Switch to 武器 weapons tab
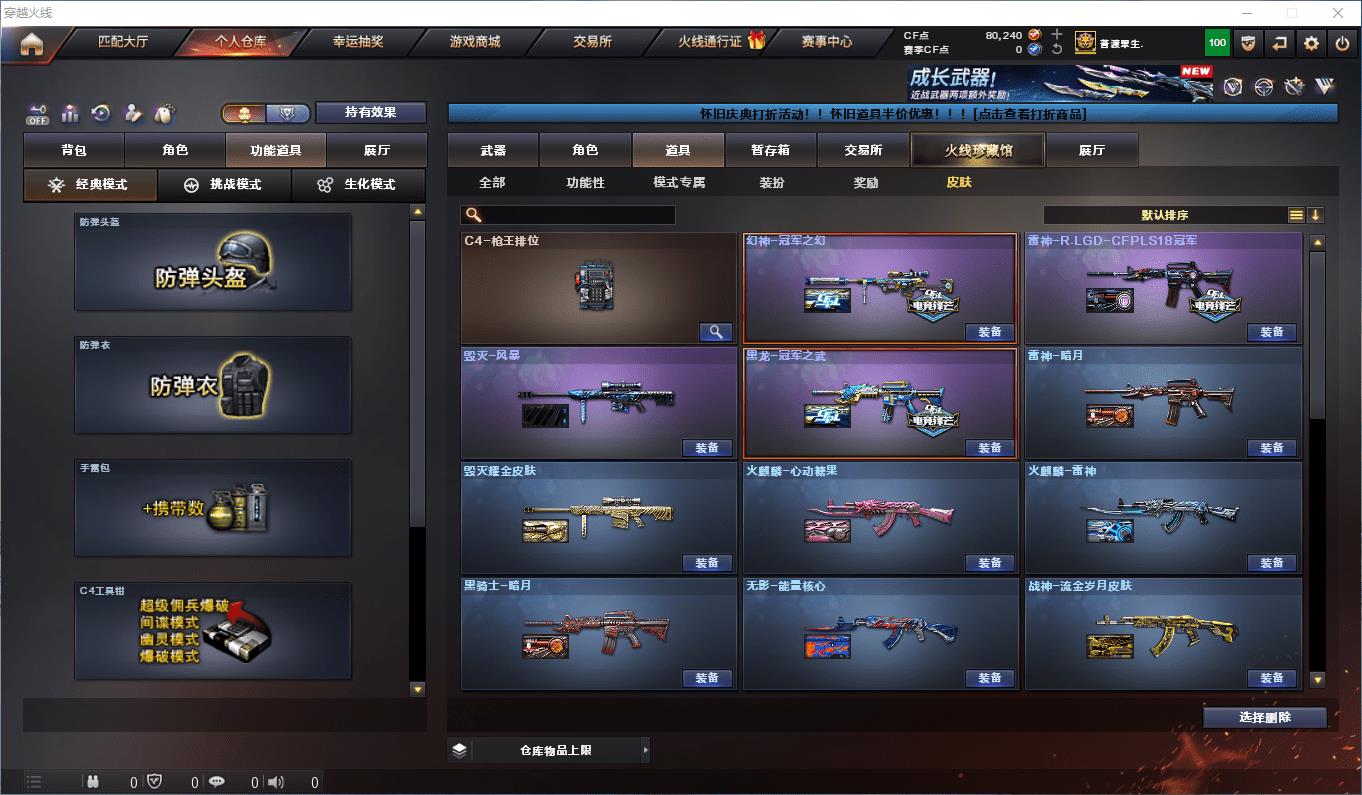The image size is (1362, 795). coord(493,150)
